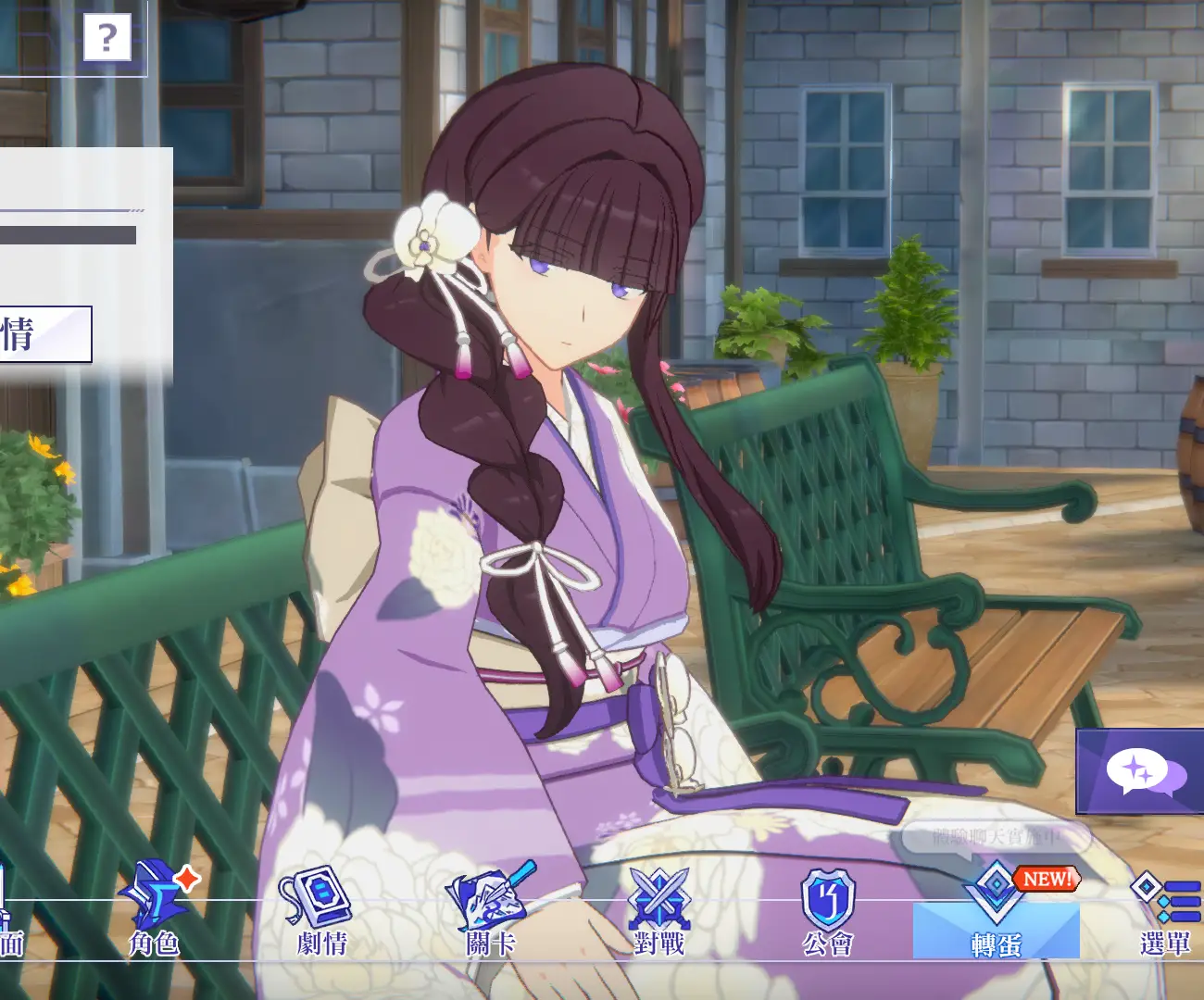Open the 選單 options menu
The height and width of the screenshot is (1000, 1204).
click(1164, 910)
